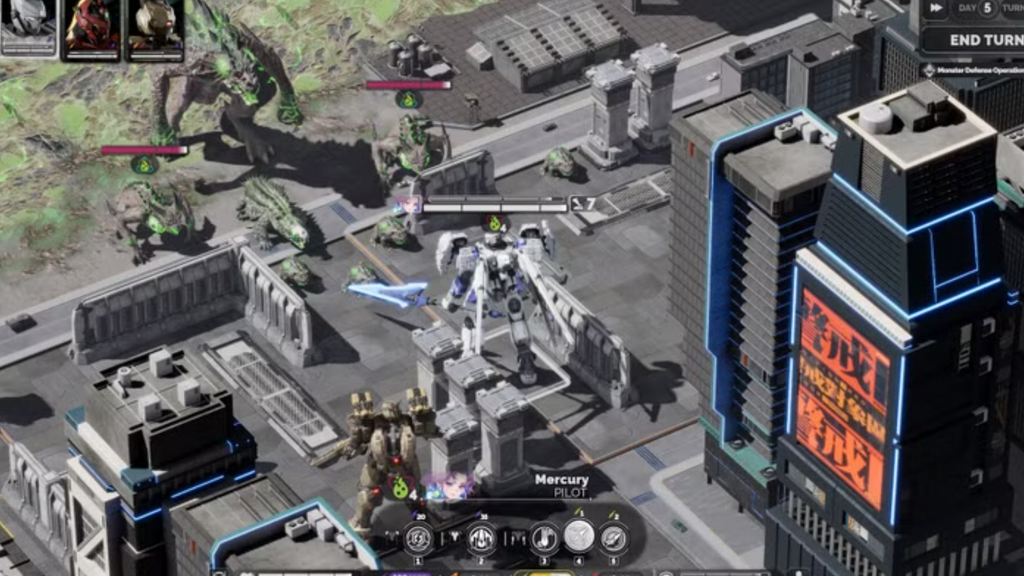Activate the ability in slot 5
The image size is (1024, 576).
614,539
